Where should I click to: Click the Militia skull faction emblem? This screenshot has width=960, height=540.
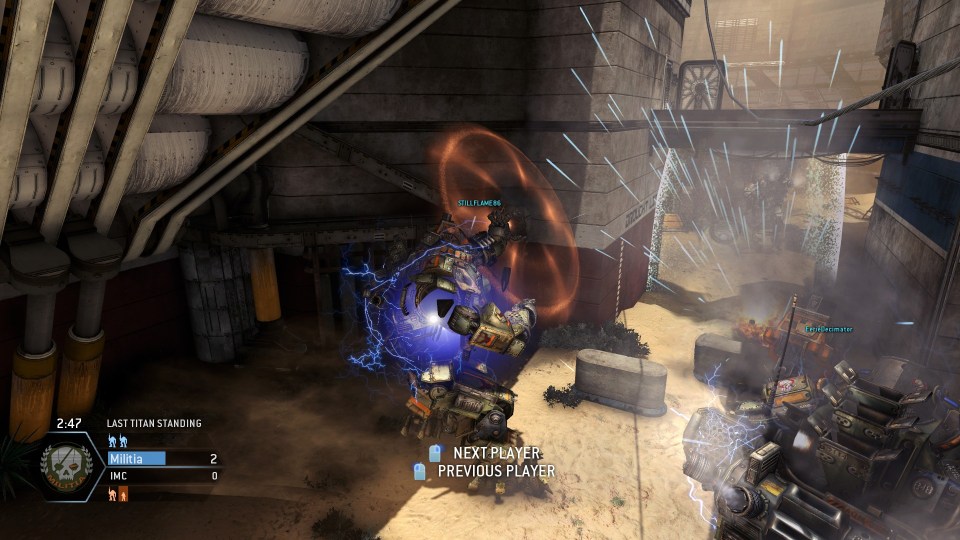[66, 467]
